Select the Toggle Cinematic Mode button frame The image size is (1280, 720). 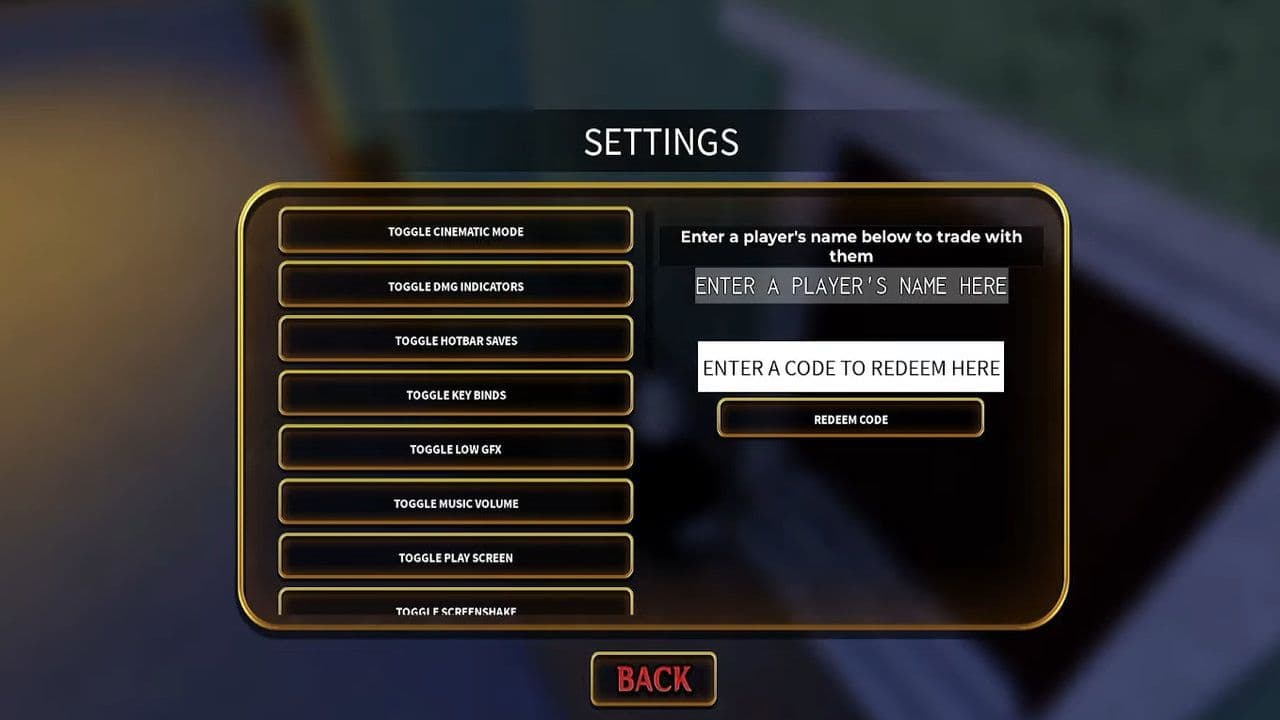tap(457, 231)
